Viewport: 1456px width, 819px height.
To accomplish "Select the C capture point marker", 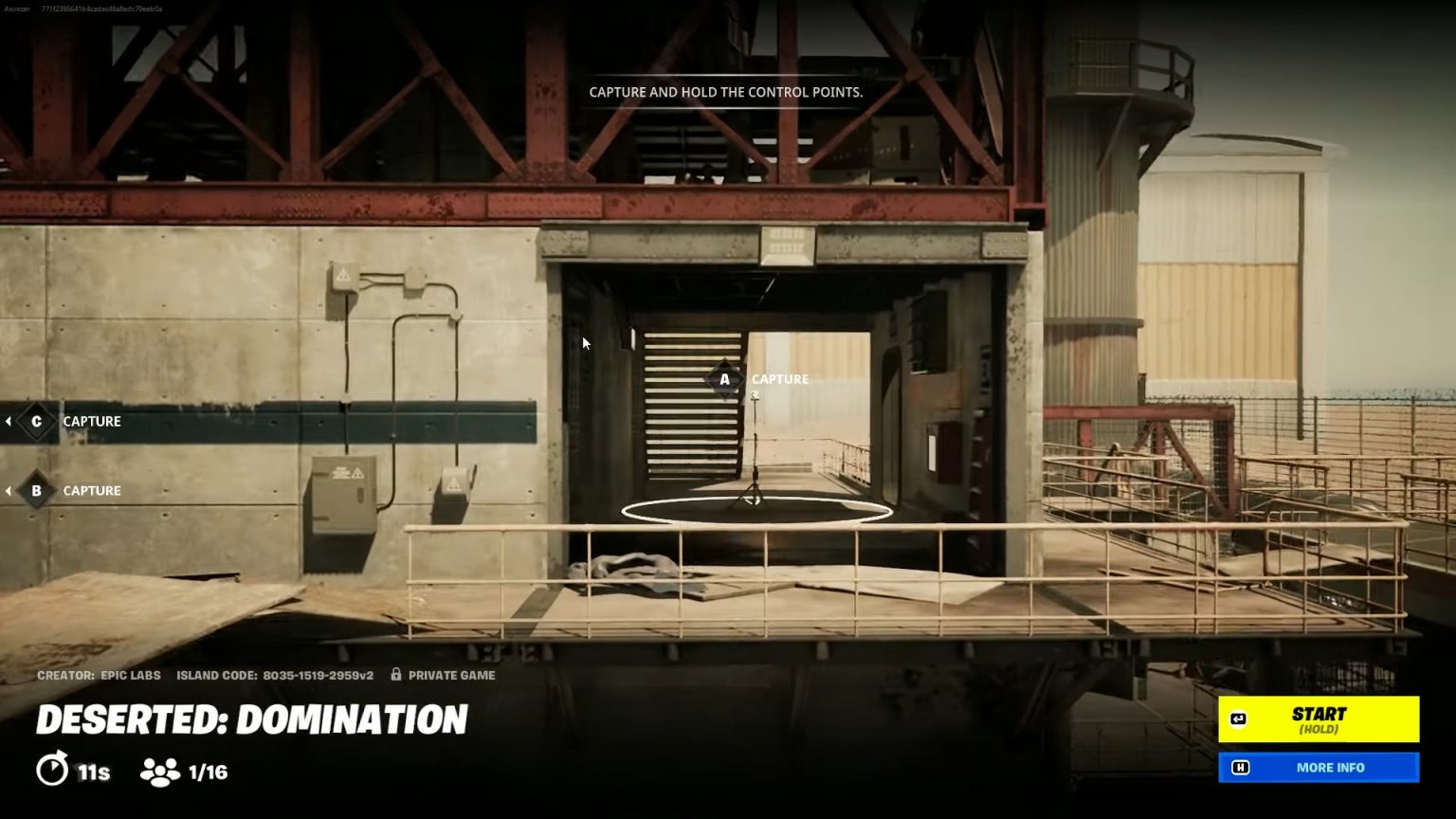I will tap(37, 422).
